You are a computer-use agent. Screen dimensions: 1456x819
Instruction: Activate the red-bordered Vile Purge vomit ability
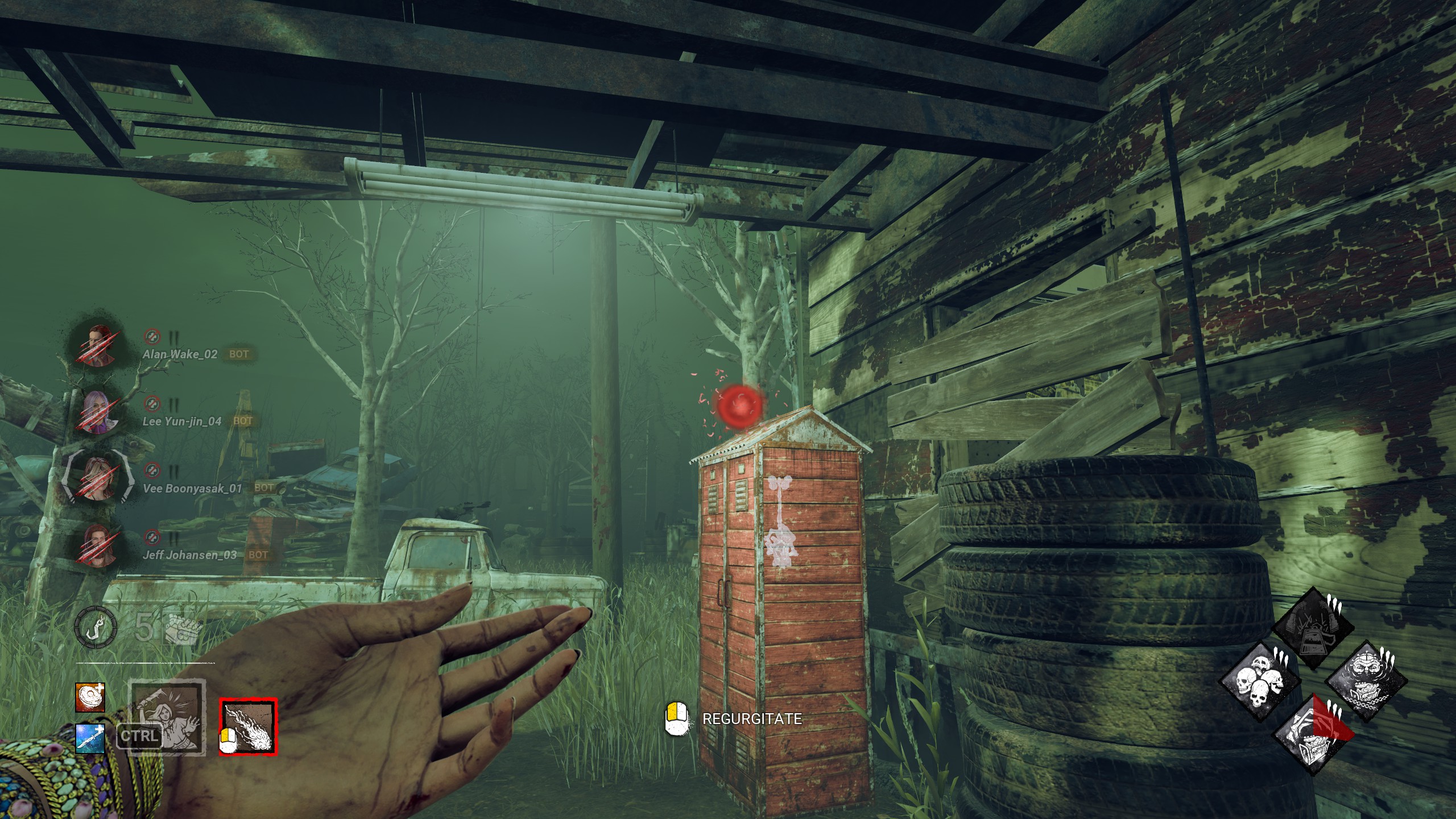(249, 727)
